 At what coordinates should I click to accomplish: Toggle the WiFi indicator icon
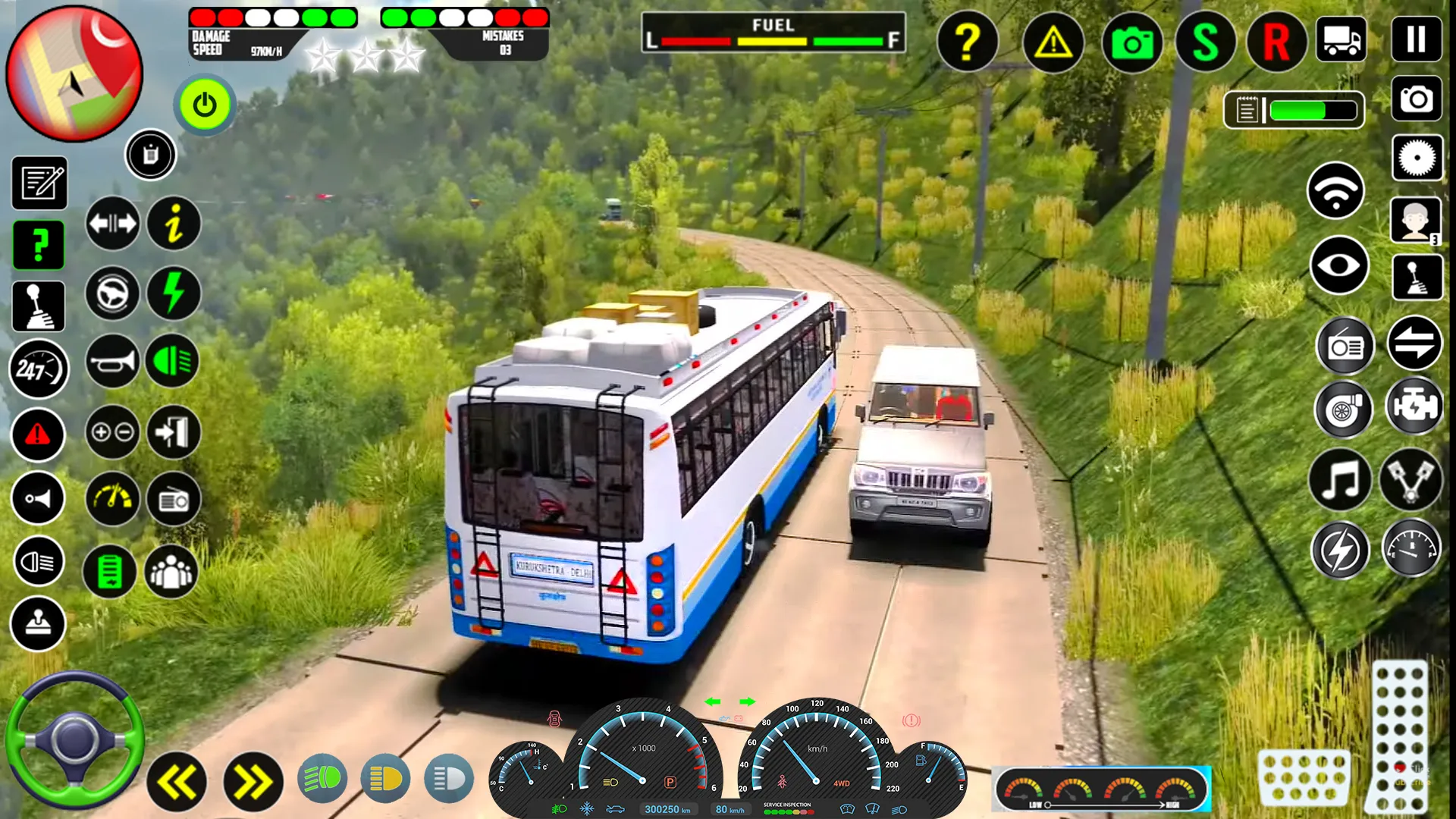pos(1337,189)
